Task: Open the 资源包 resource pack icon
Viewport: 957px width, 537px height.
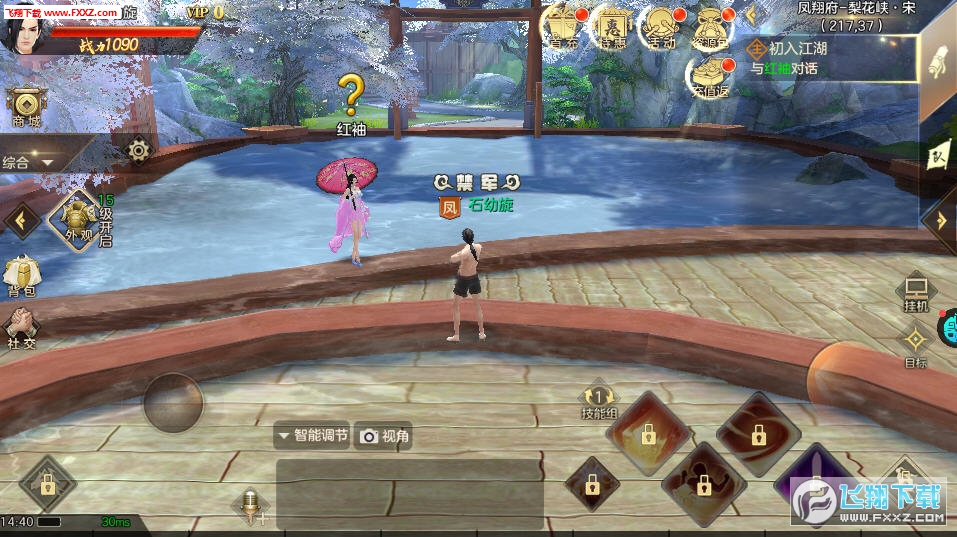Action: (712, 27)
